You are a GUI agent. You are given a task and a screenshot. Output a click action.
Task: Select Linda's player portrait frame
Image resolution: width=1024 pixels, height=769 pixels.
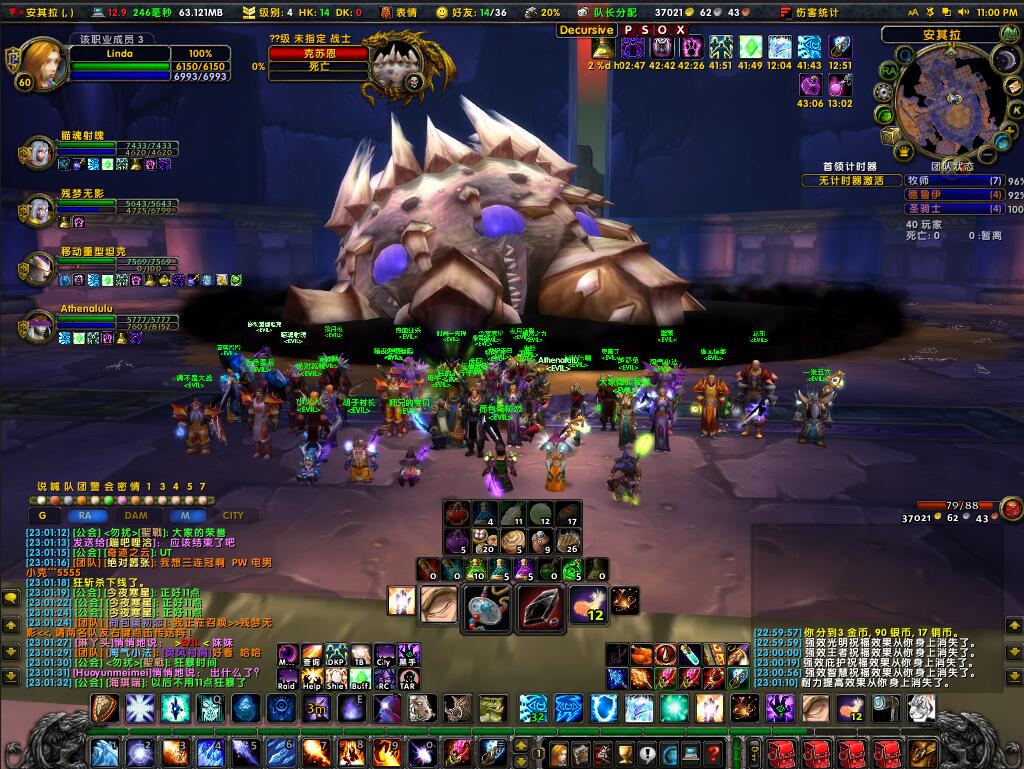tap(43, 65)
